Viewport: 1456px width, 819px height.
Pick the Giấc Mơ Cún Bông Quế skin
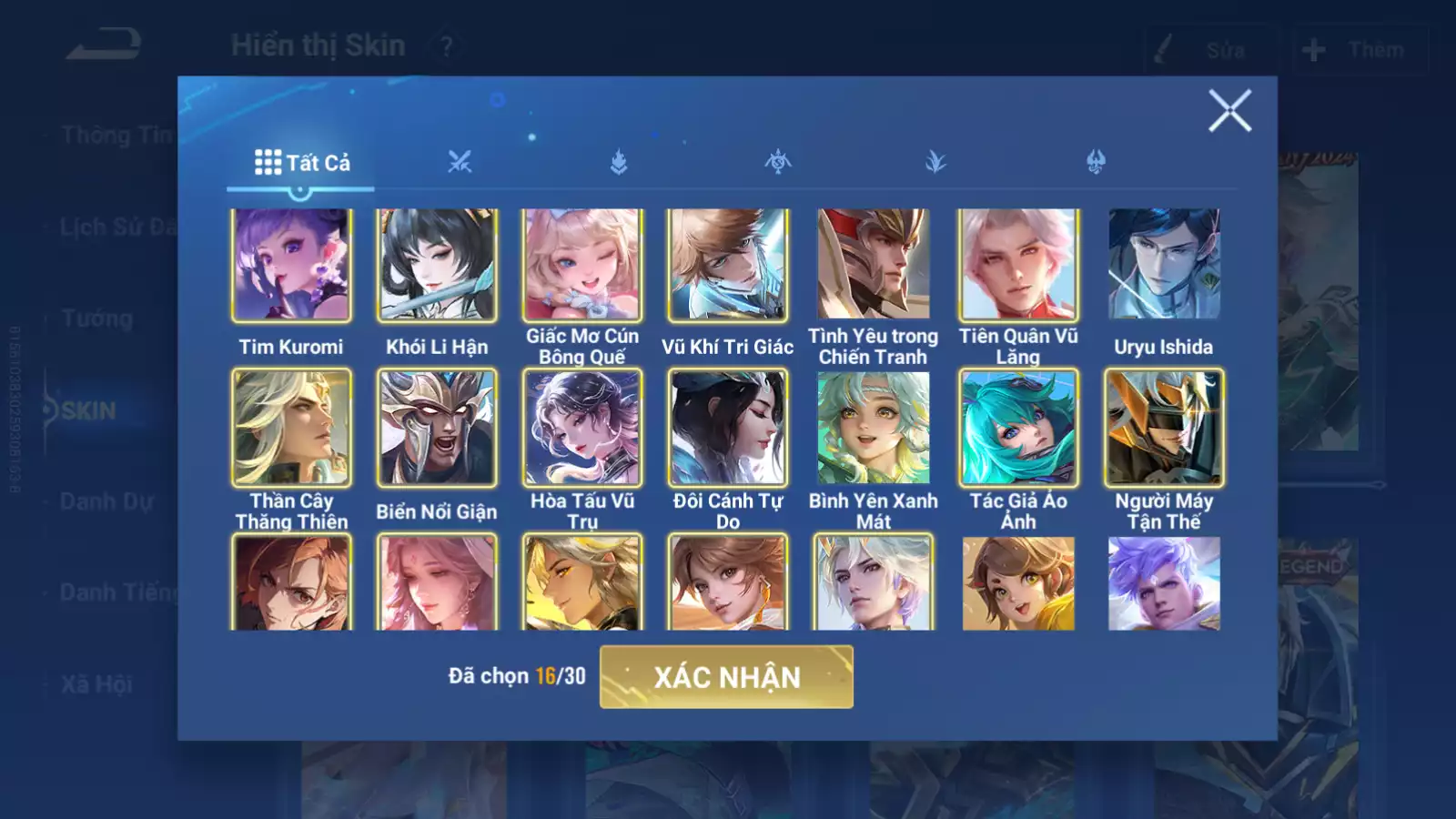pos(582,265)
